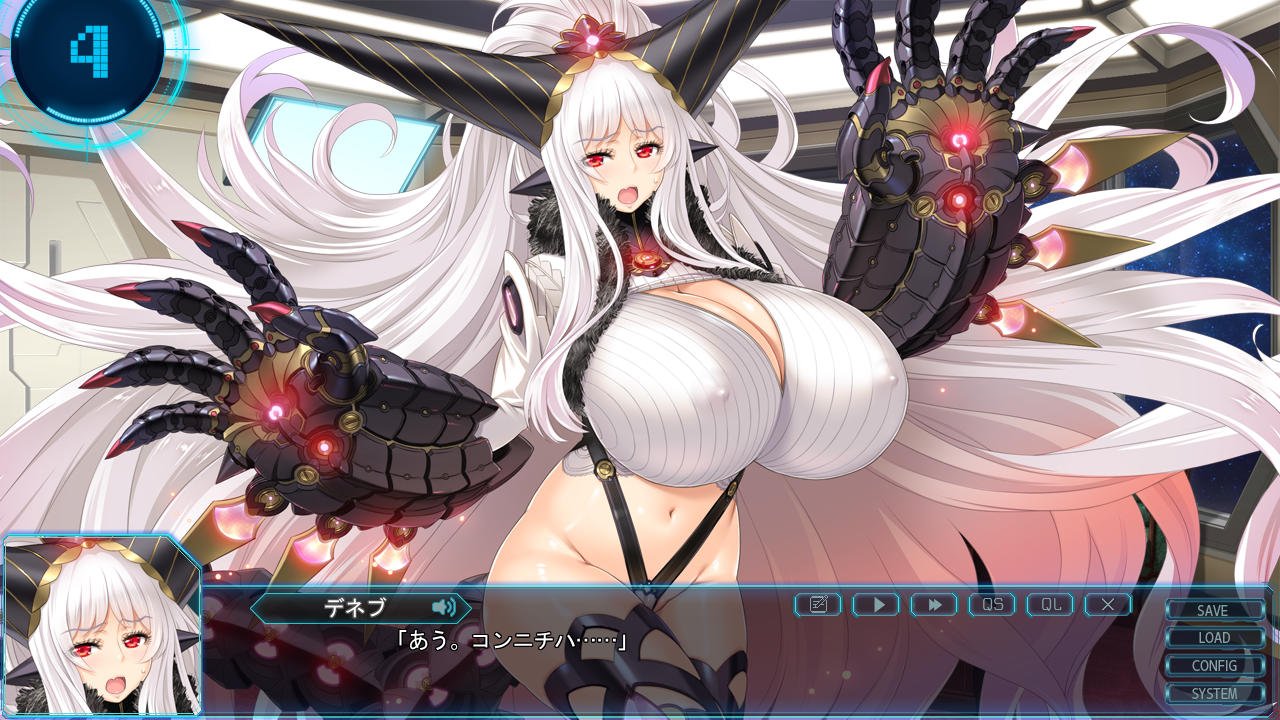Quick load using the QL icon
This screenshot has width=1280, height=720.
pos(1050,604)
